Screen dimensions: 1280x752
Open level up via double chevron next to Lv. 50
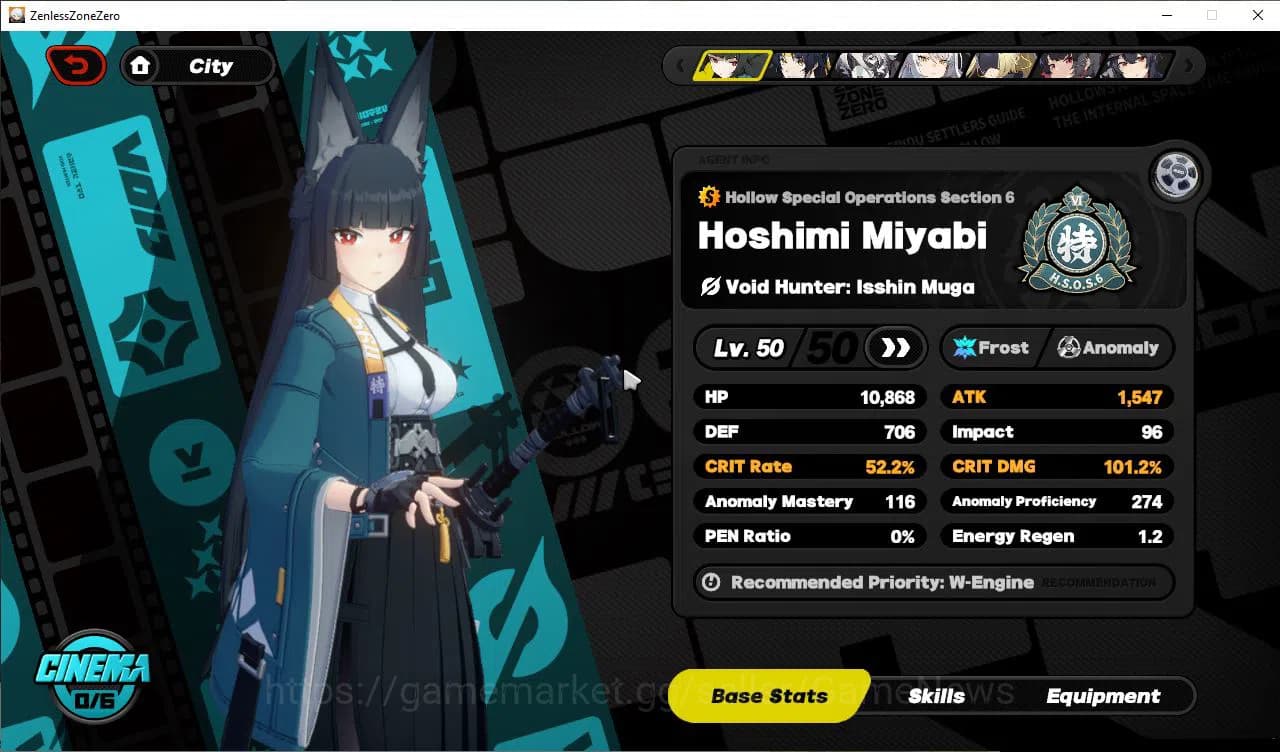pos(895,347)
